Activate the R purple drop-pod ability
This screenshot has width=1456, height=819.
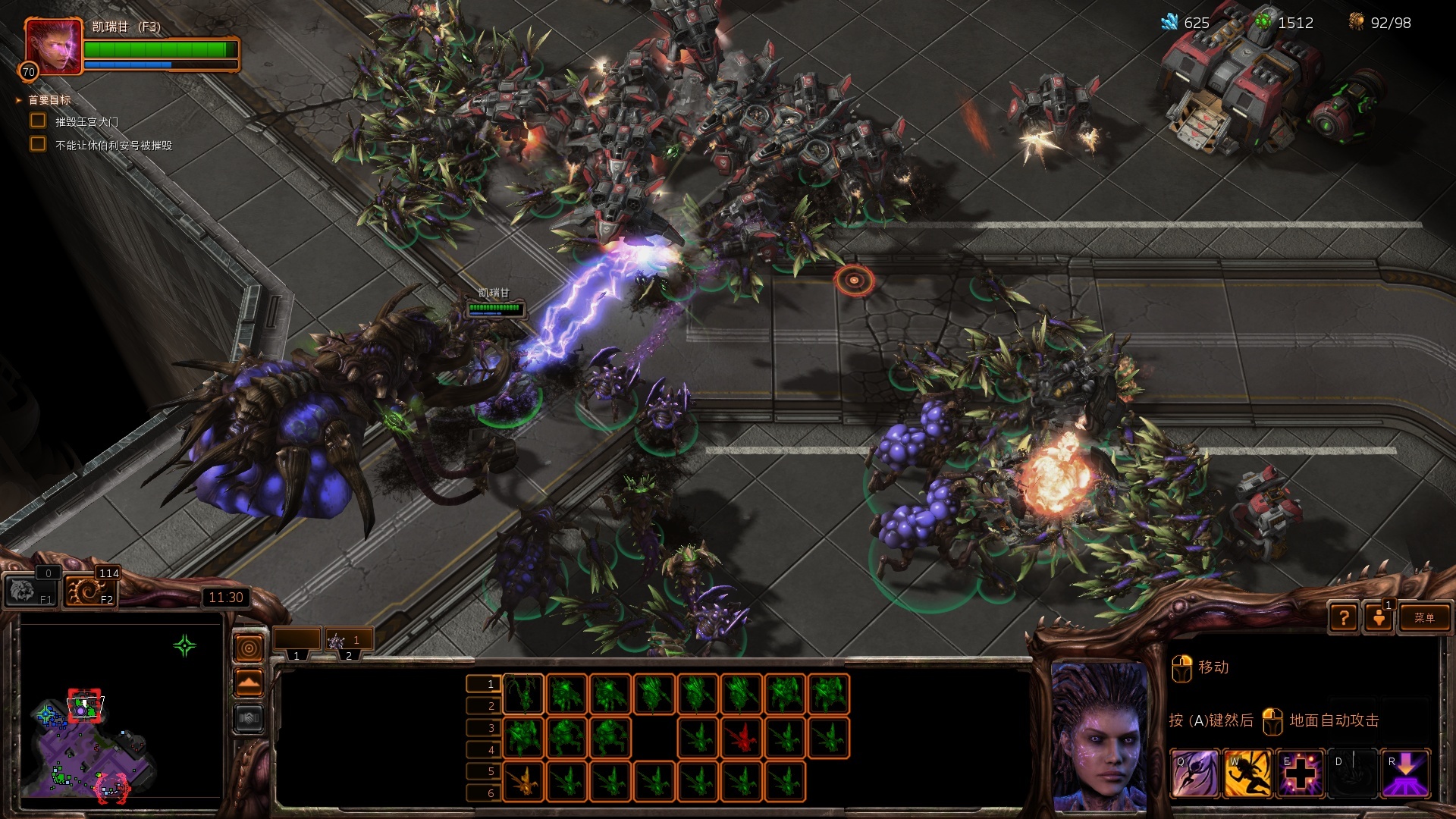1405,773
